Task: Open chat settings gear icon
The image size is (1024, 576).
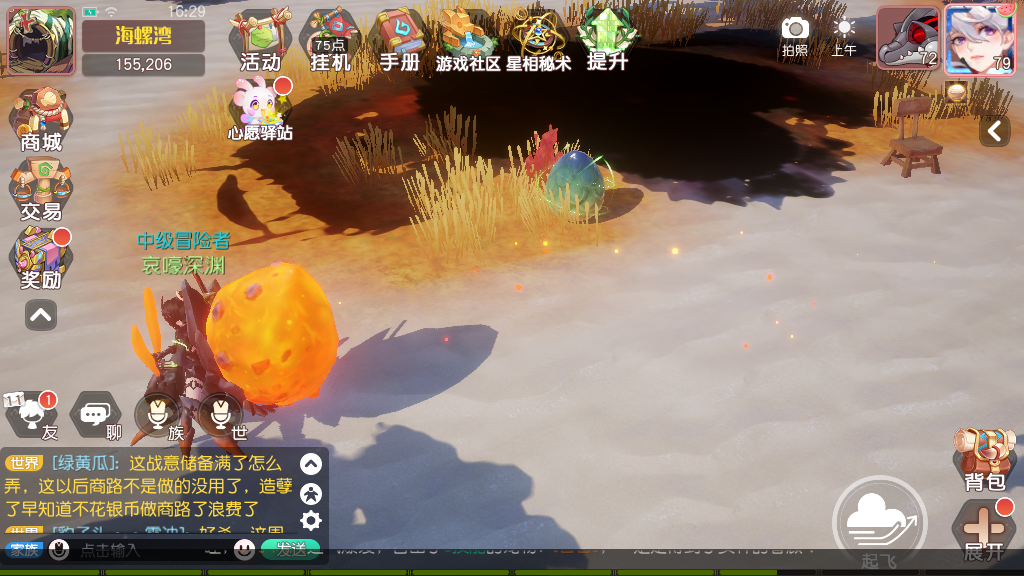Action: (x=311, y=520)
